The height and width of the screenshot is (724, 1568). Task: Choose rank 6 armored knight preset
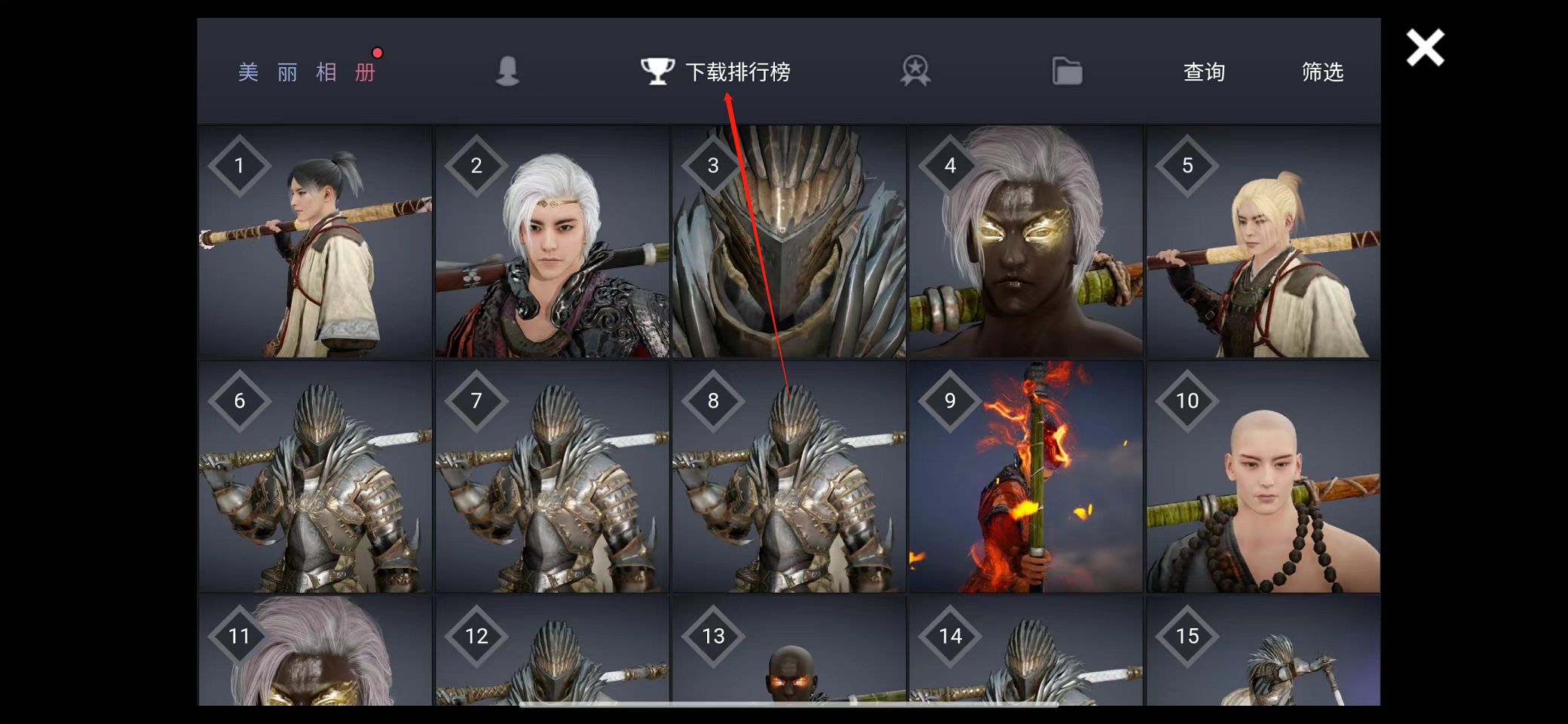pyautogui.click(x=315, y=477)
